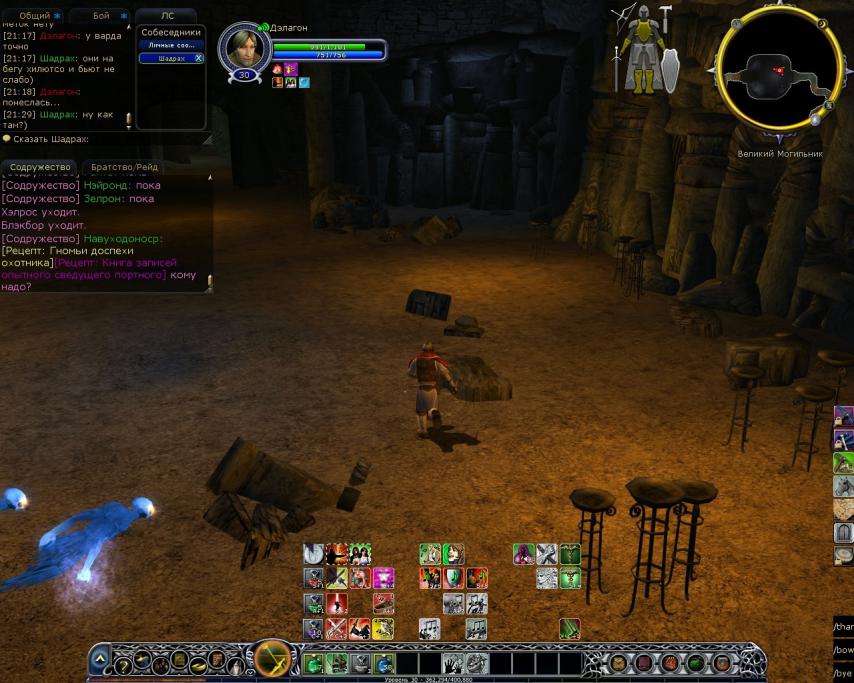
Task: Click Дэлагон's character portrait
Action: pyautogui.click(x=244, y=48)
